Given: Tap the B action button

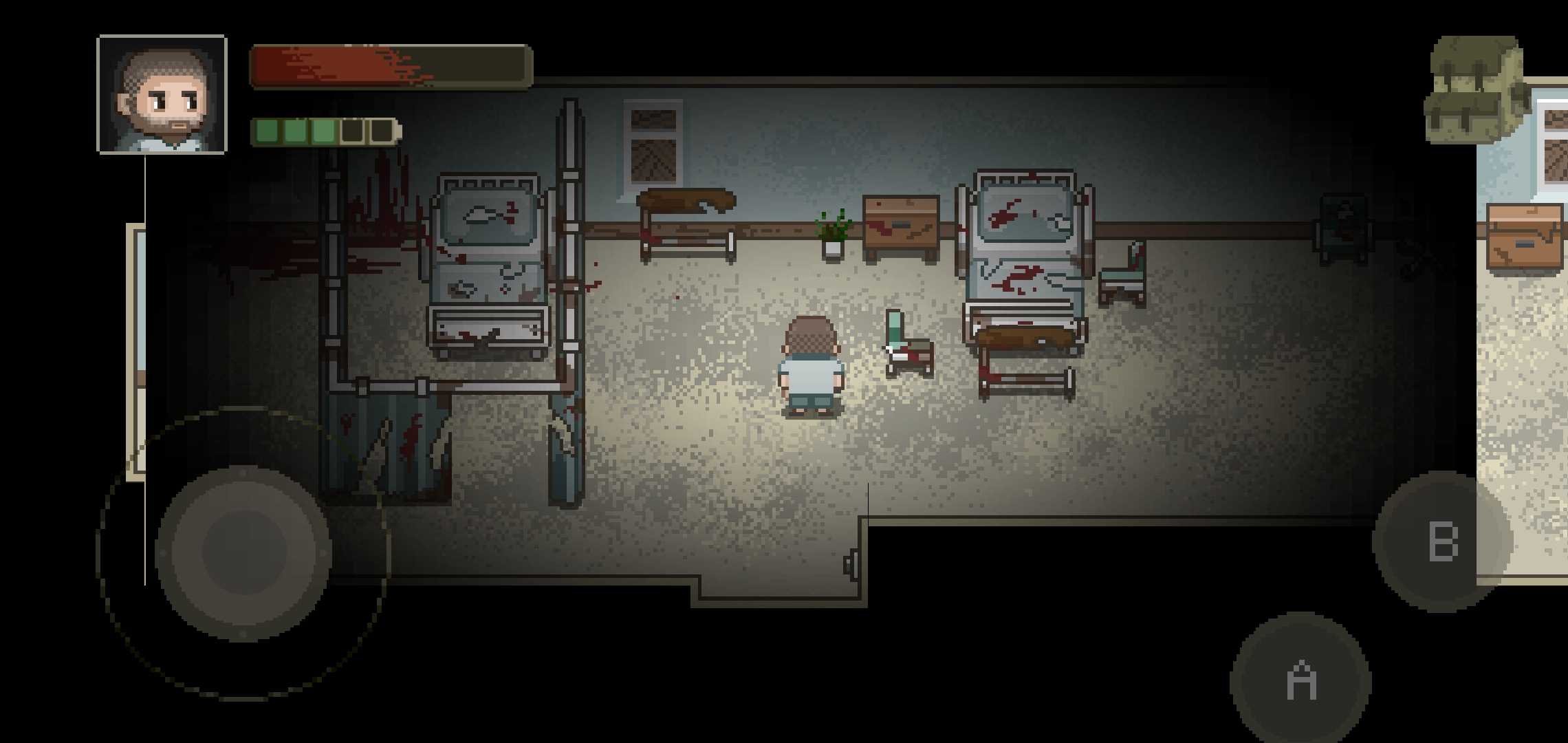Looking at the screenshot, I should coord(1442,541).
